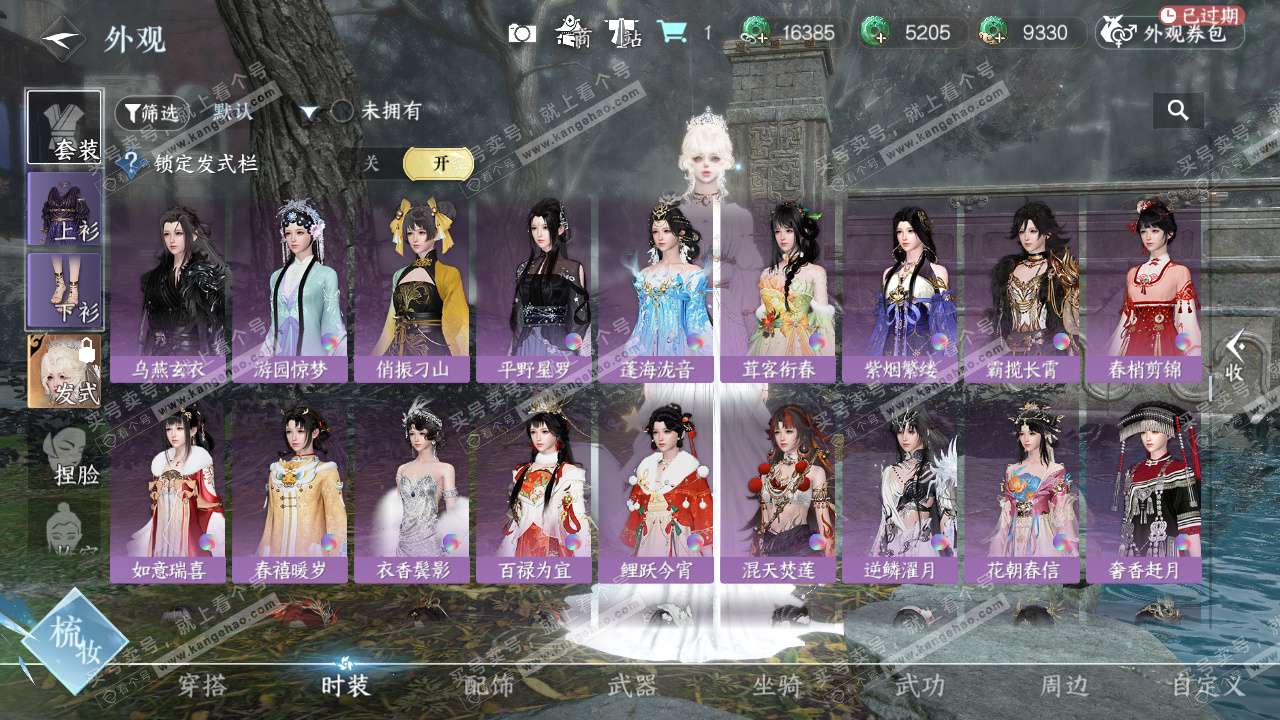Open the 捏脸 face customization
This screenshot has width=1280, height=720.
[x=66, y=457]
